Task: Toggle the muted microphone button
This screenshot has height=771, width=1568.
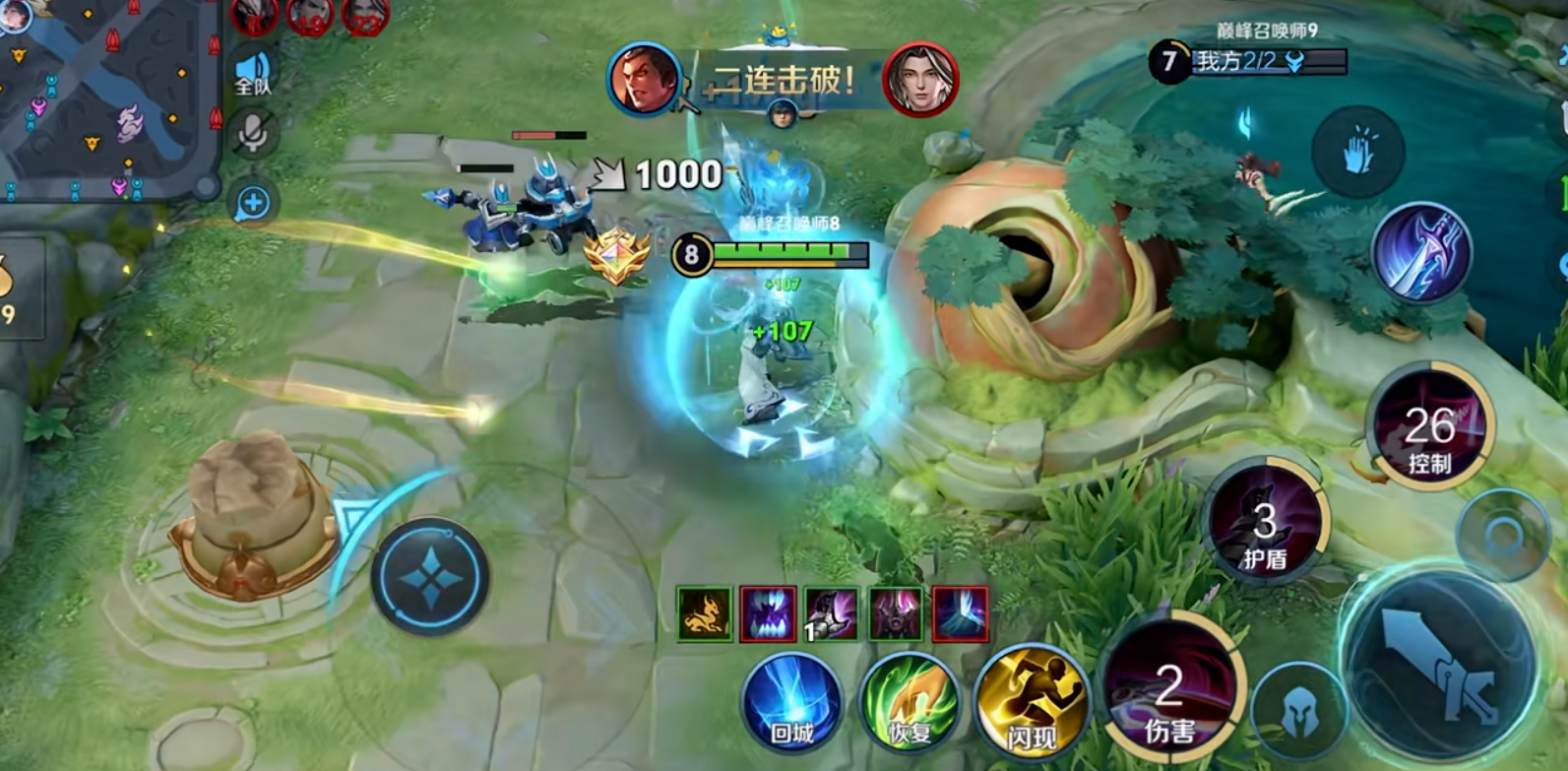Action: (252, 134)
